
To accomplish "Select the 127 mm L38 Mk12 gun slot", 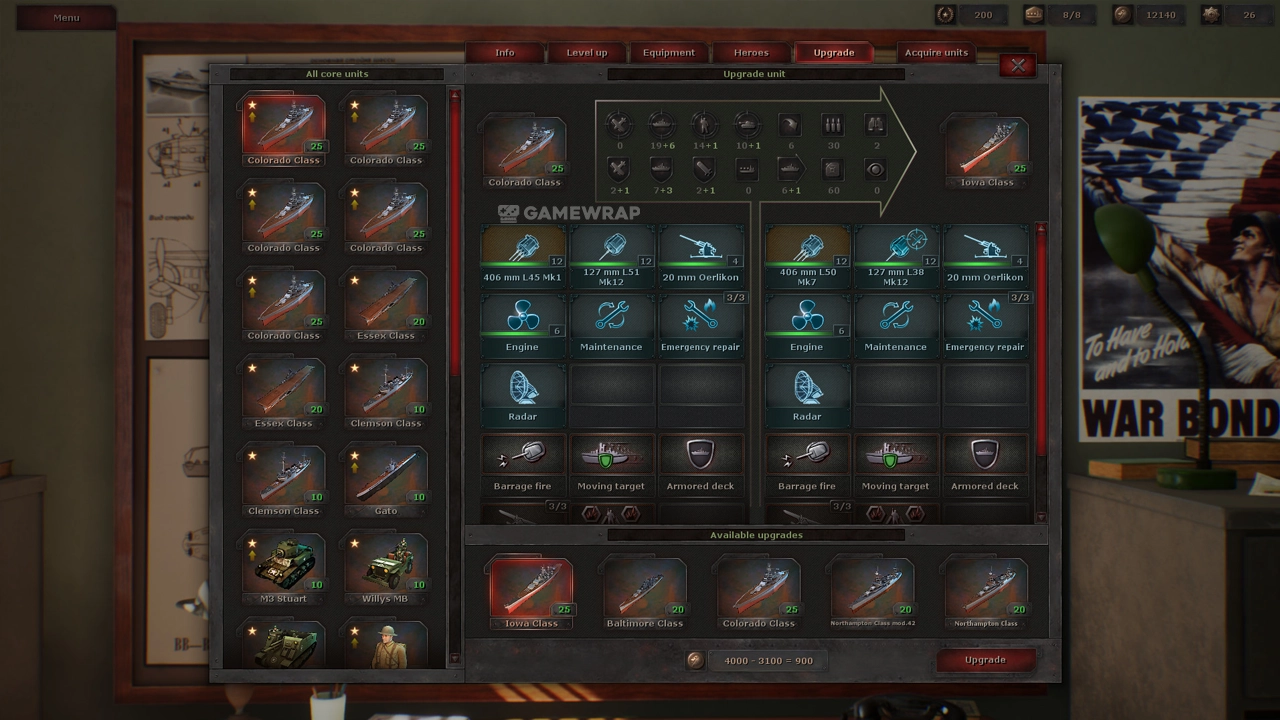I will click(896, 255).
